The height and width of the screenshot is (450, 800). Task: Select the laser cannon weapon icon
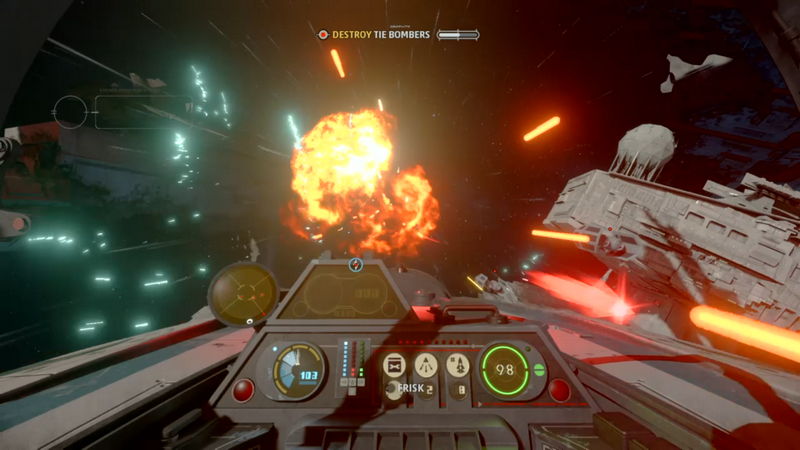pyautogui.click(x=395, y=364)
